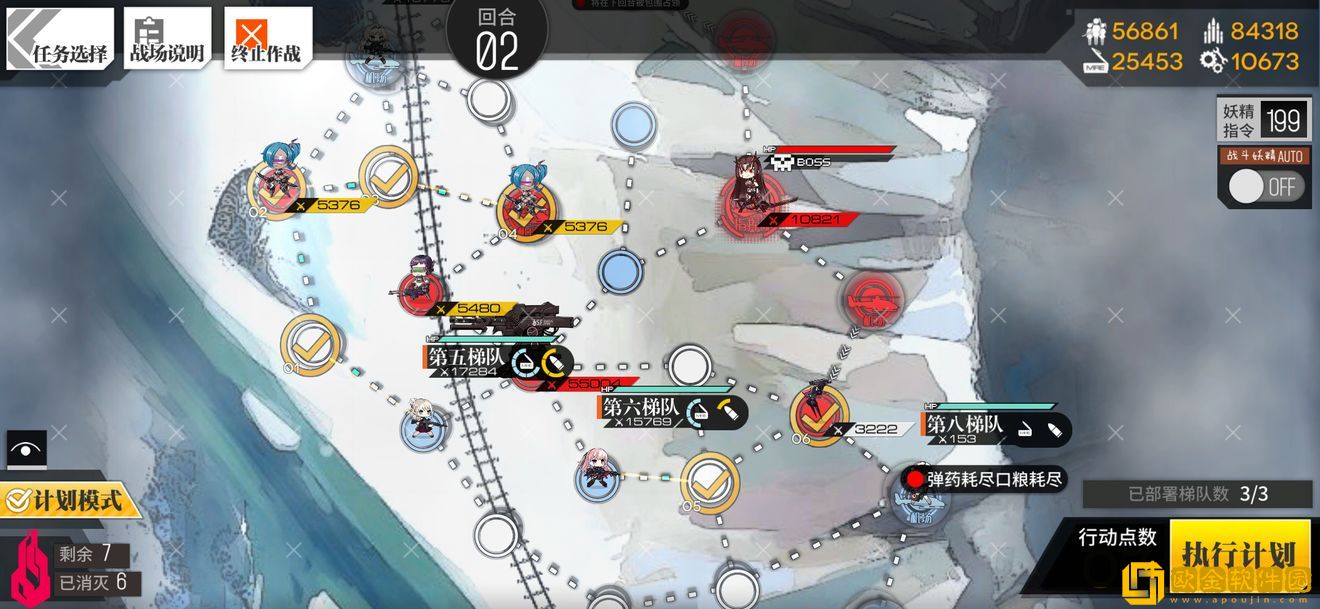Select node 06 with 3222 enemy
The width and height of the screenshot is (1320, 609).
click(820, 414)
